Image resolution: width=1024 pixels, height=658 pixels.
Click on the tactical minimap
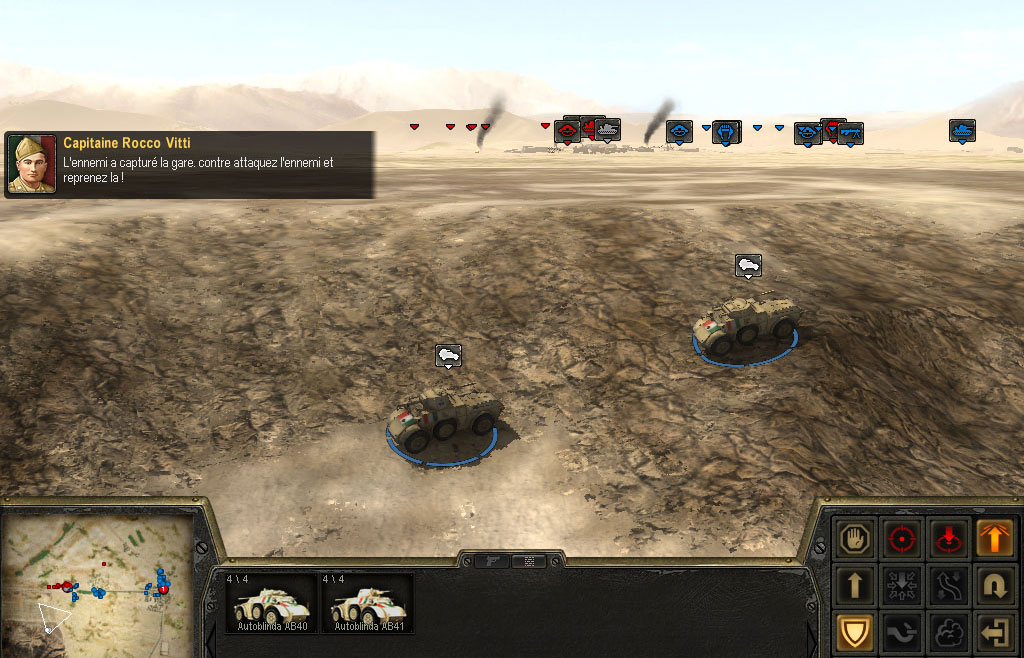point(100,580)
